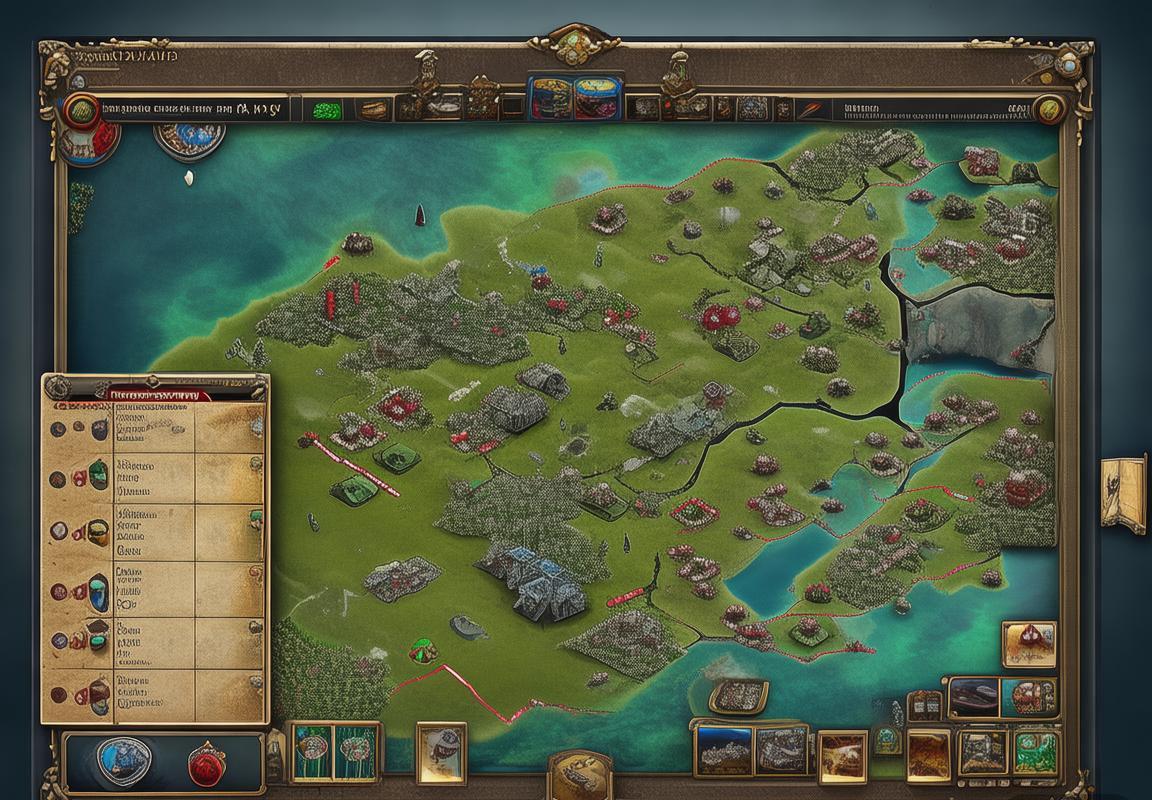1152x800 pixels.
Task: Select the red header tab of side panel
Action: [159, 394]
